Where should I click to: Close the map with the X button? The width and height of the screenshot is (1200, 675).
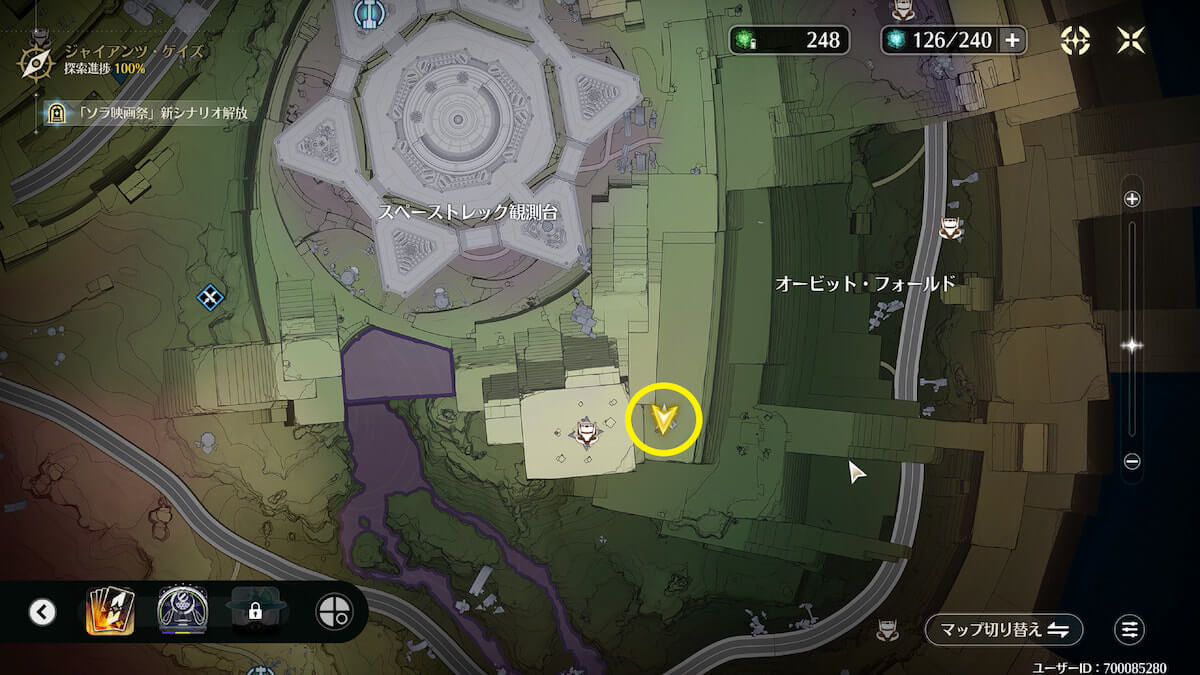point(1131,40)
